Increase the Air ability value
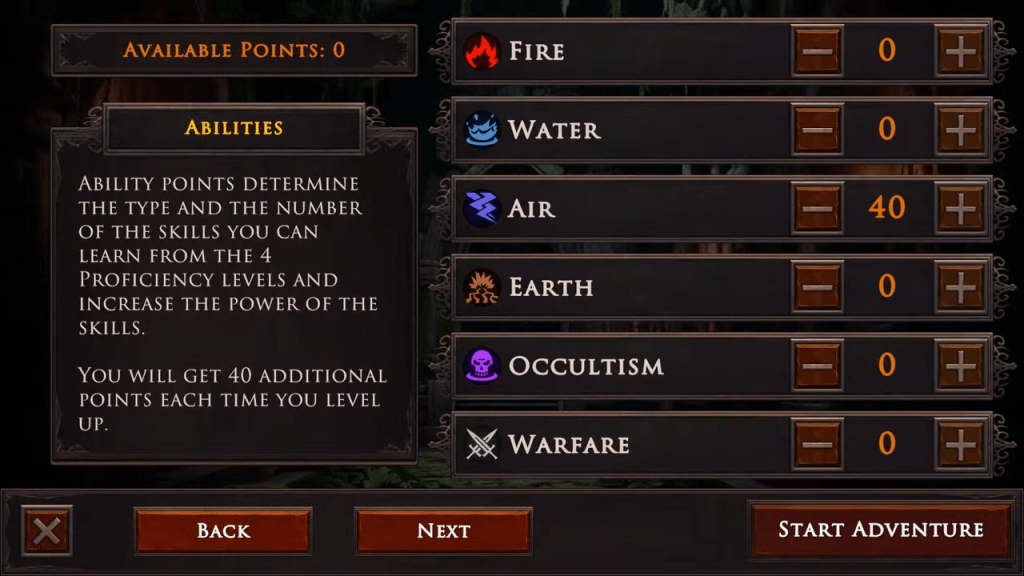The height and width of the screenshot is (576, 1024). pos(960,208)
